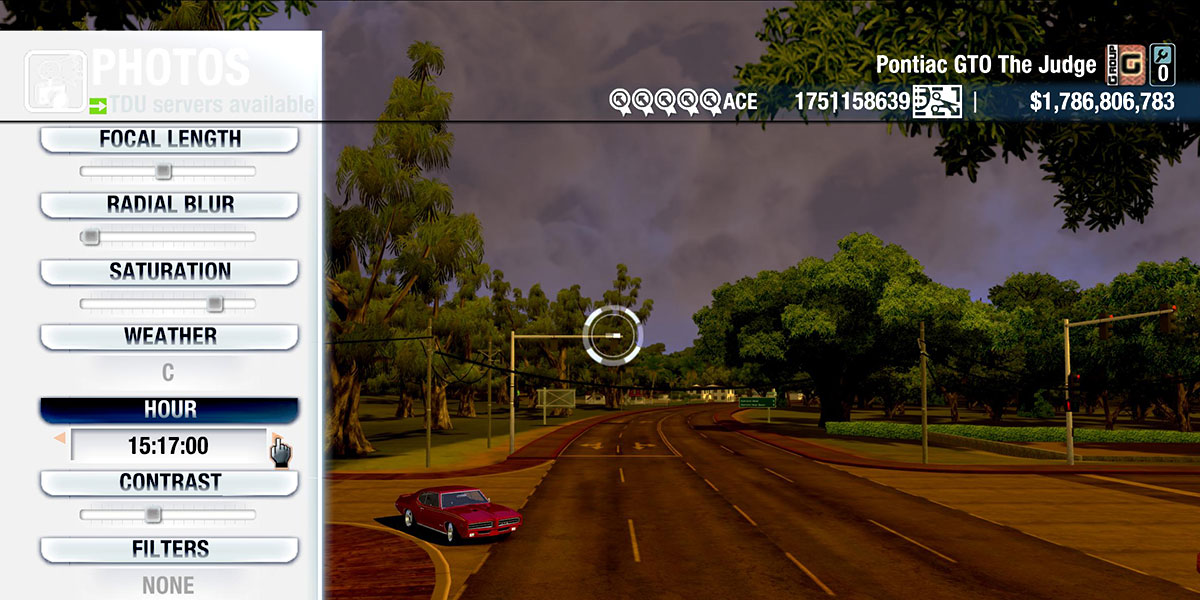Increase hour with the right arrow
This screenshot has width=1200, height=600.
point(276,440)
